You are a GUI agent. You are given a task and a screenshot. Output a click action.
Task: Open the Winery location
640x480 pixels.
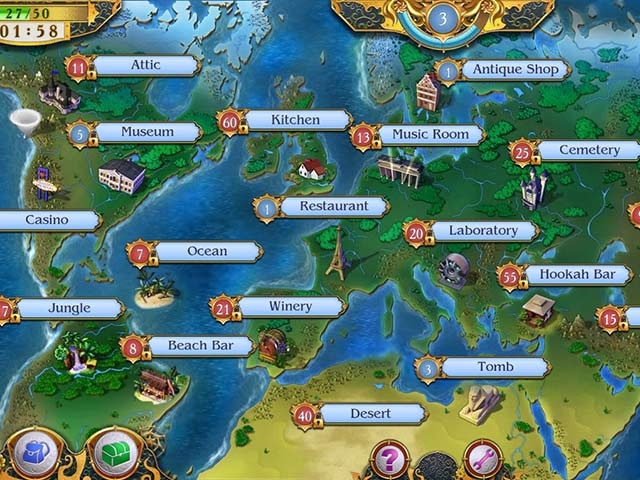pos(290,307)
